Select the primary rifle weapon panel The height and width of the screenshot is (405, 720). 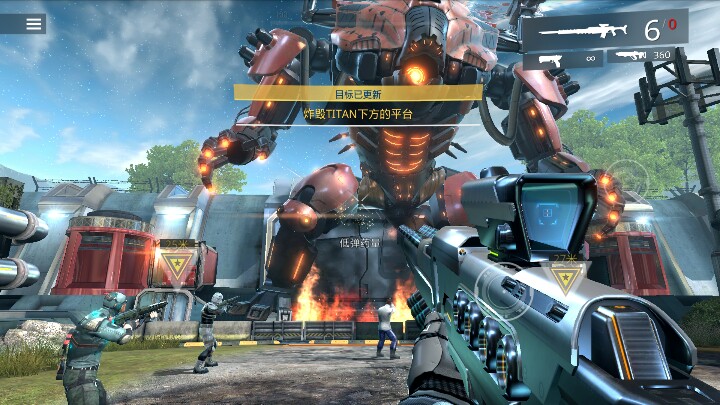tap(604, 29)
